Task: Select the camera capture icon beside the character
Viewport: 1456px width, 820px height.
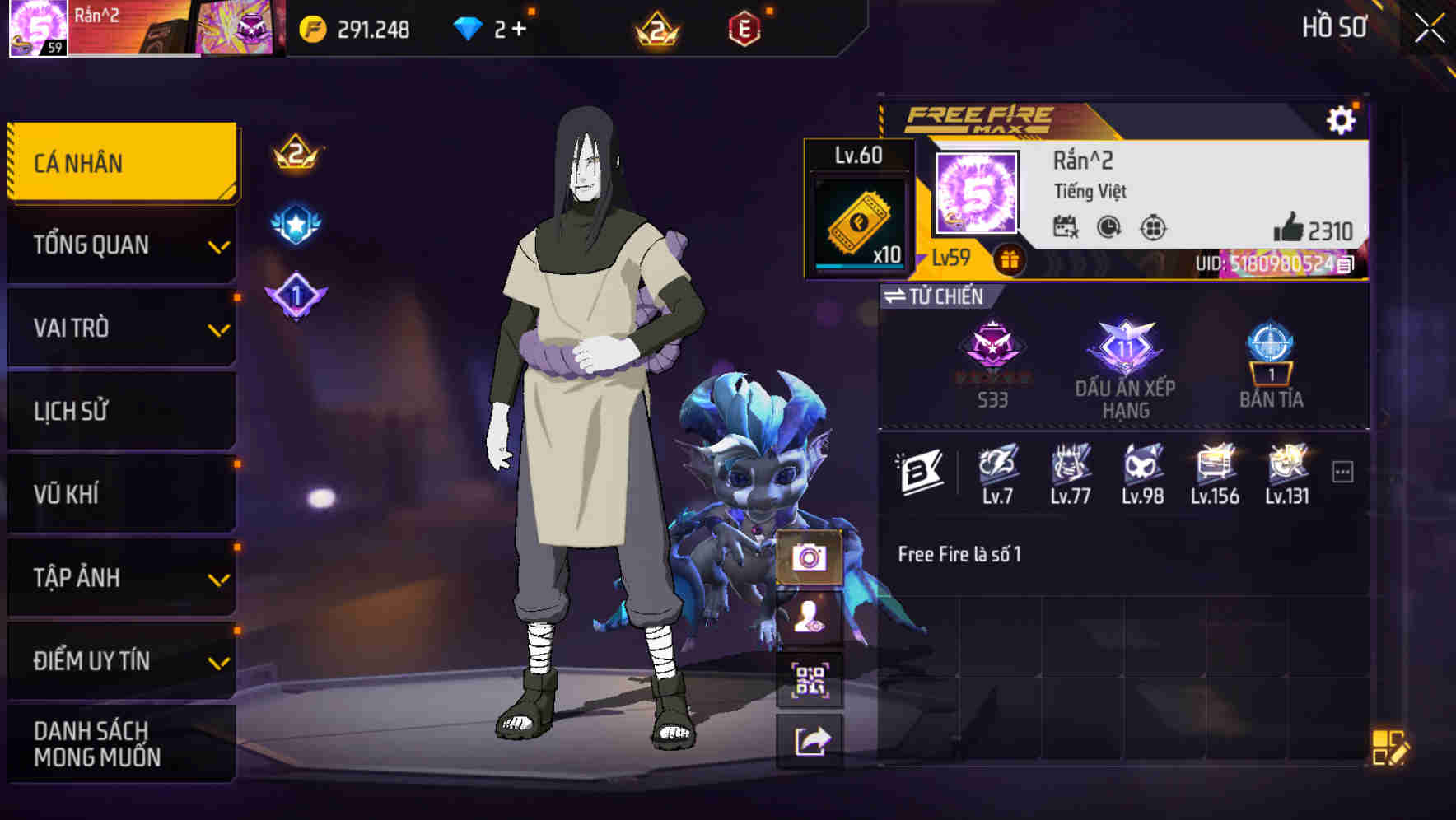Action: [x=811, y=558]
